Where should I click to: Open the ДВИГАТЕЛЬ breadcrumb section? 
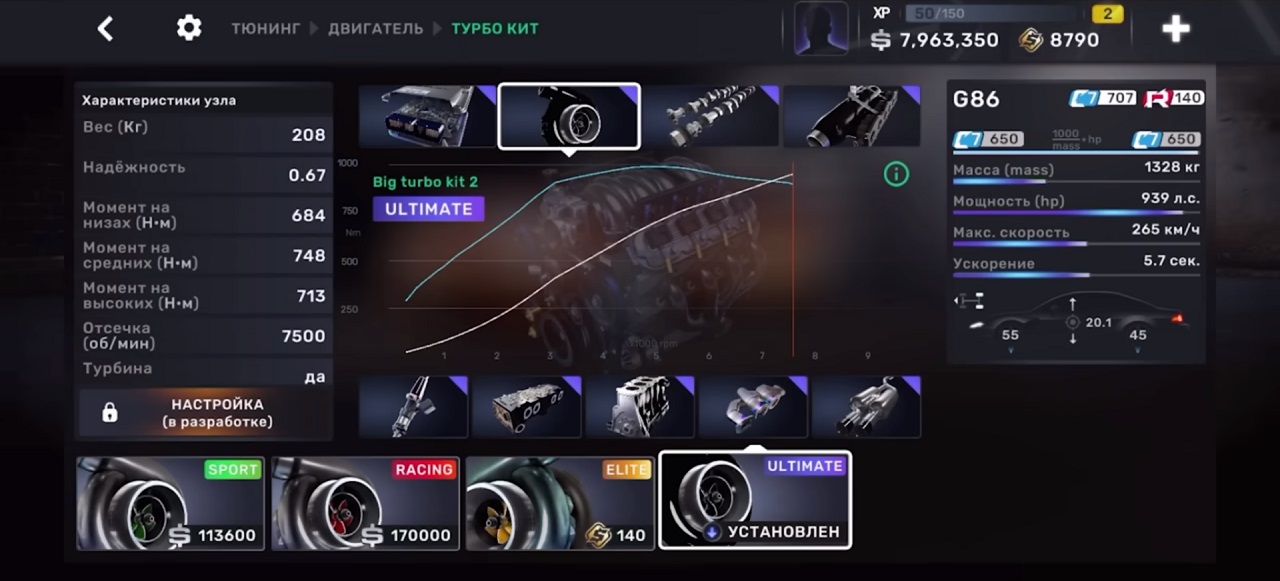click(x=375, y=29)
